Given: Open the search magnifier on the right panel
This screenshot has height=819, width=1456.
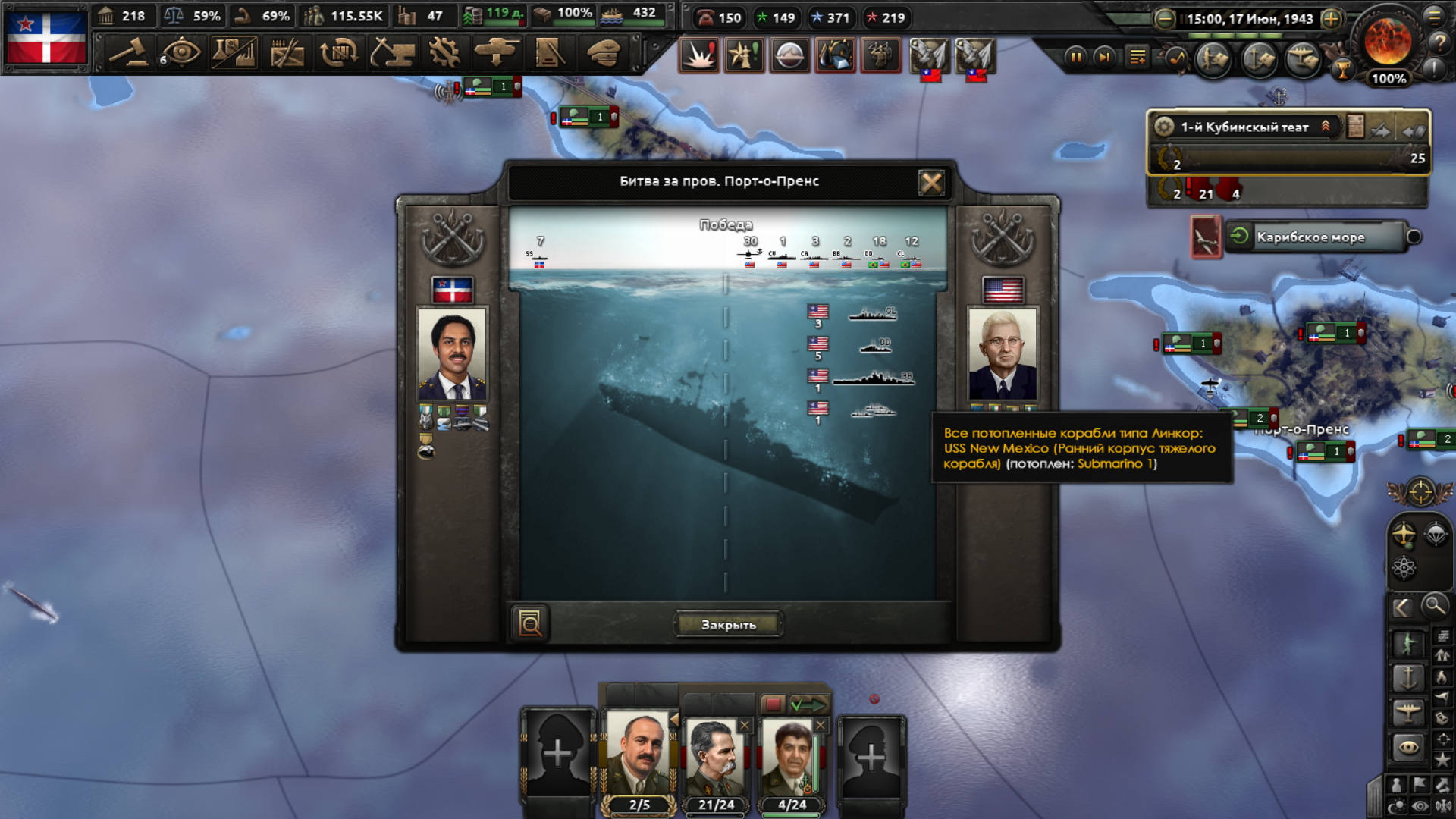Looking at the screenshot, I should (x=1435, y=606).
